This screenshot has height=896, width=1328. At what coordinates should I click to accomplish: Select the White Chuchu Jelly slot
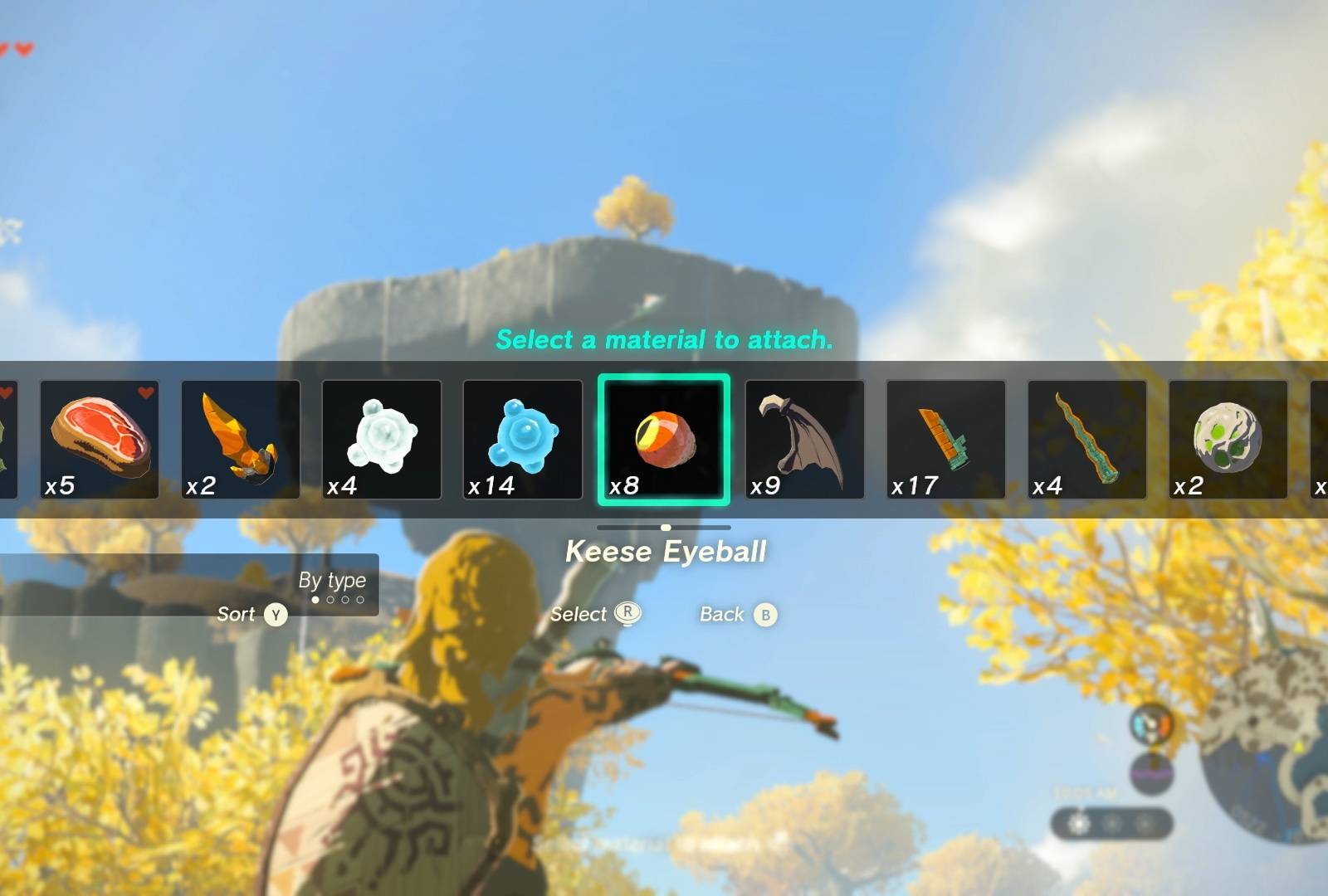[382, 439]
